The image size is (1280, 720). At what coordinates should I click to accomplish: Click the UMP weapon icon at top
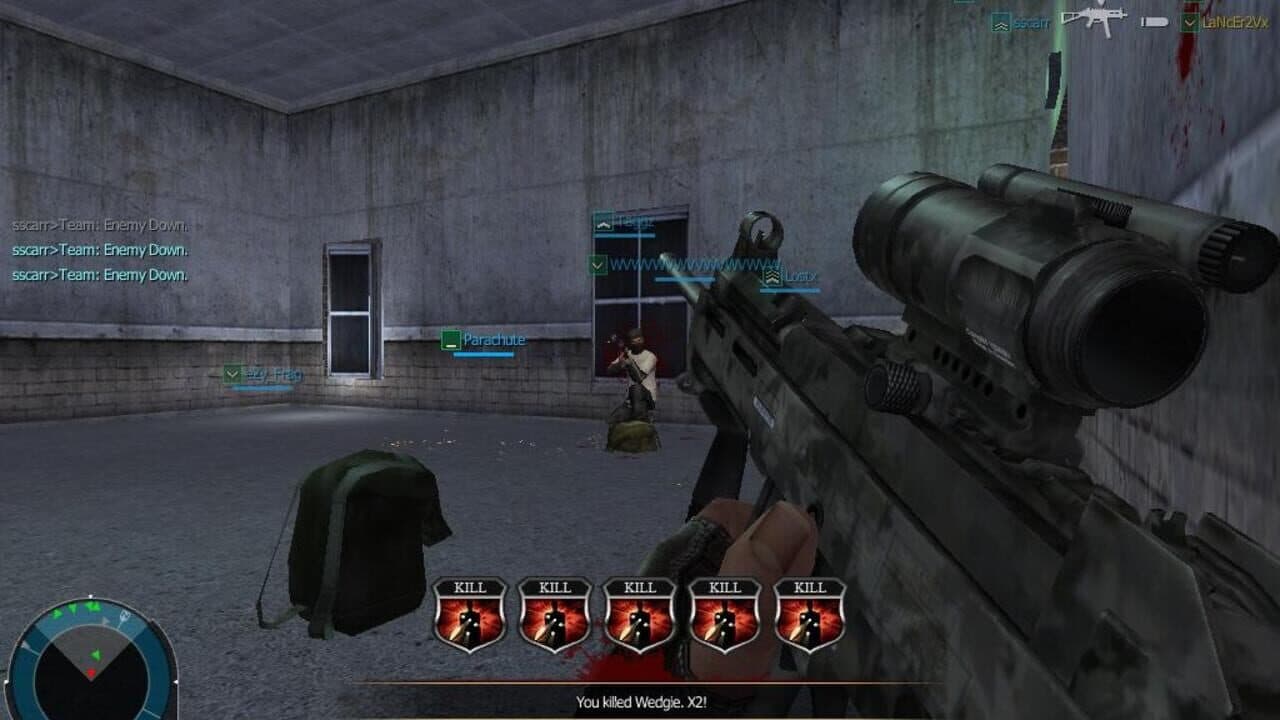coord(1095,18)
